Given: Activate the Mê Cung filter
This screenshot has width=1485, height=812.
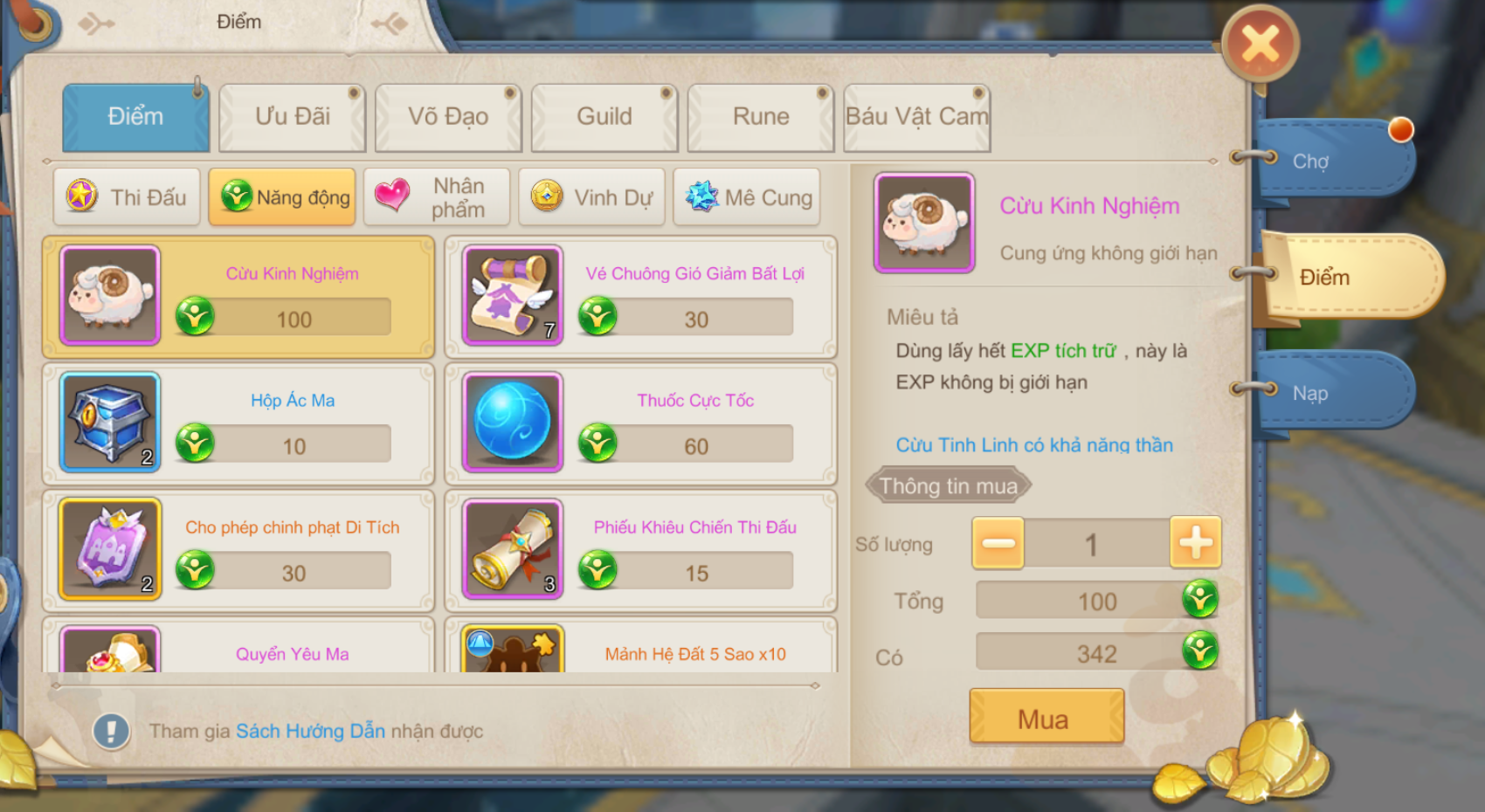Looking at the screenshot, I should (747, 197).
